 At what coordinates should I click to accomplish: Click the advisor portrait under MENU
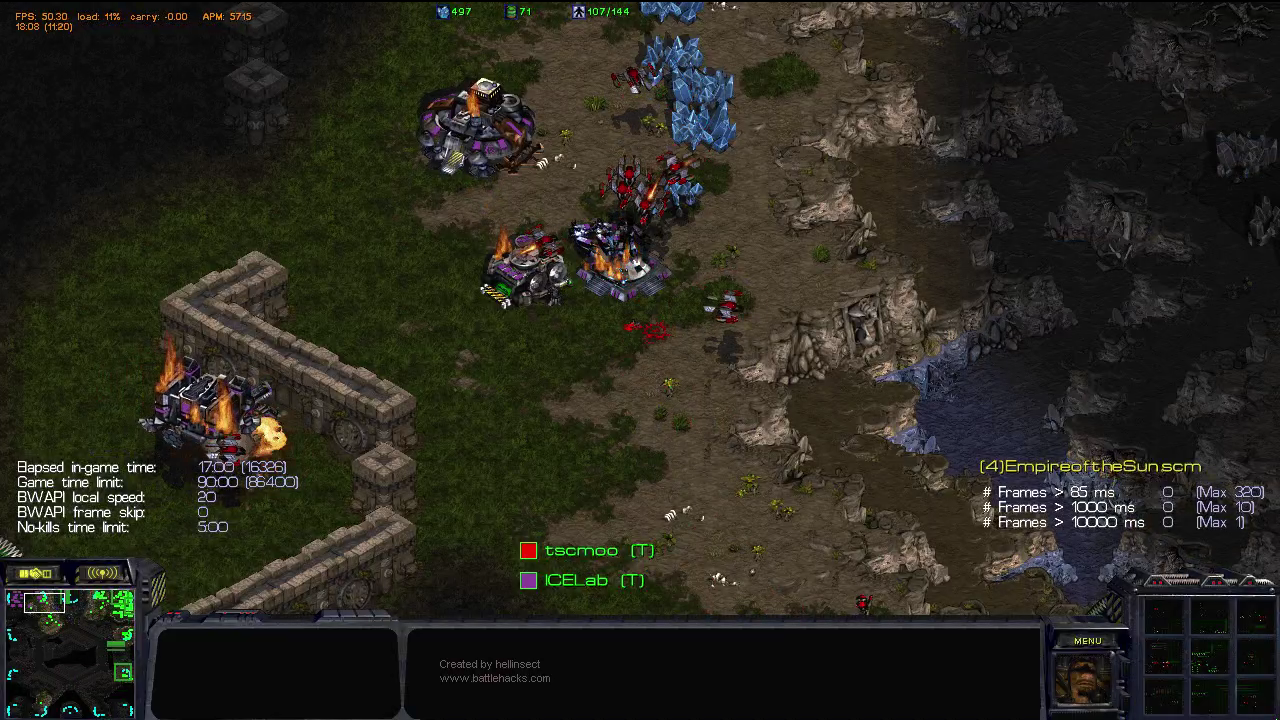pos(1084,678)
